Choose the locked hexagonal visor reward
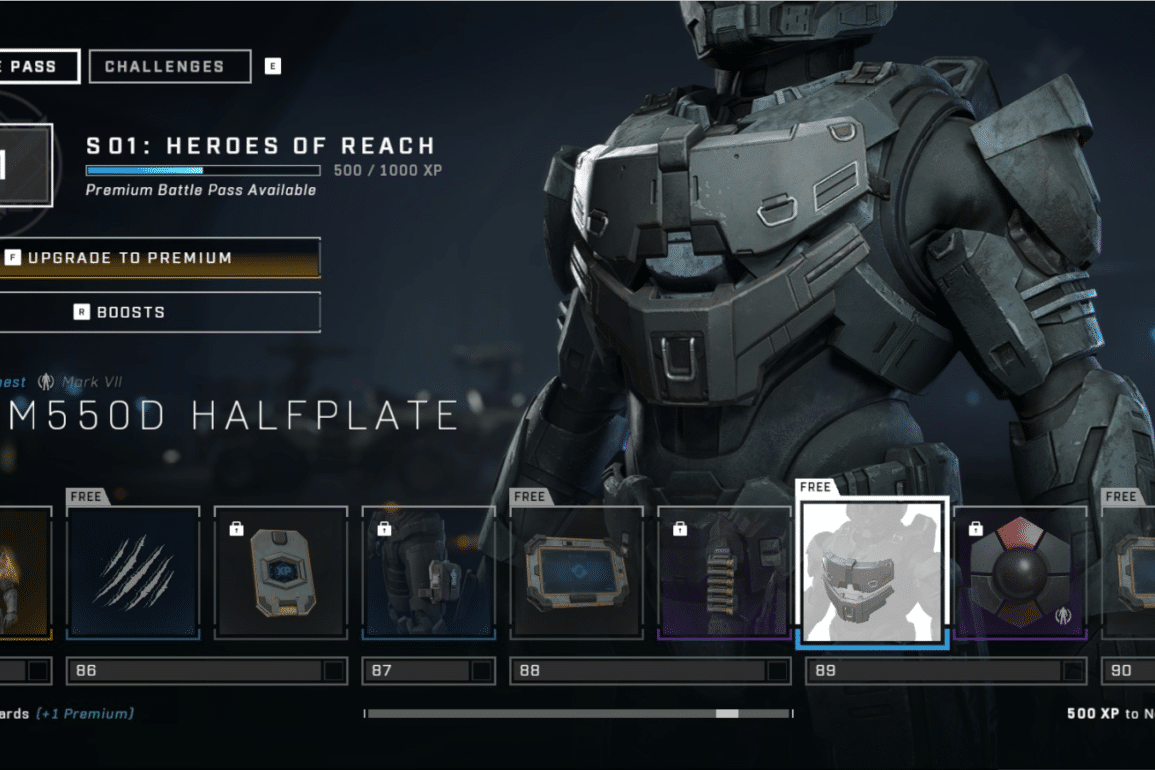The image size is (1155, 770). (x=1020, y=572)
